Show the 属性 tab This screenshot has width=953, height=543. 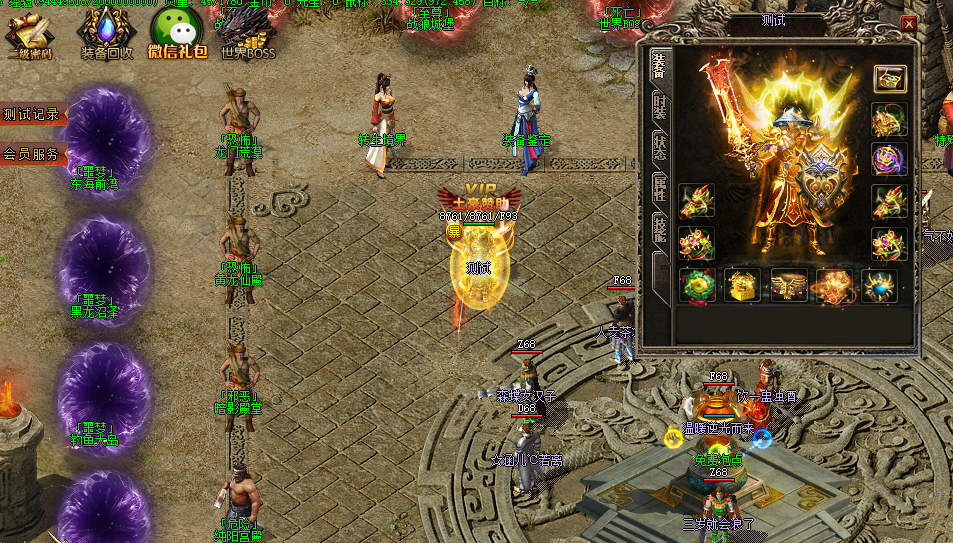coord(660,188)
